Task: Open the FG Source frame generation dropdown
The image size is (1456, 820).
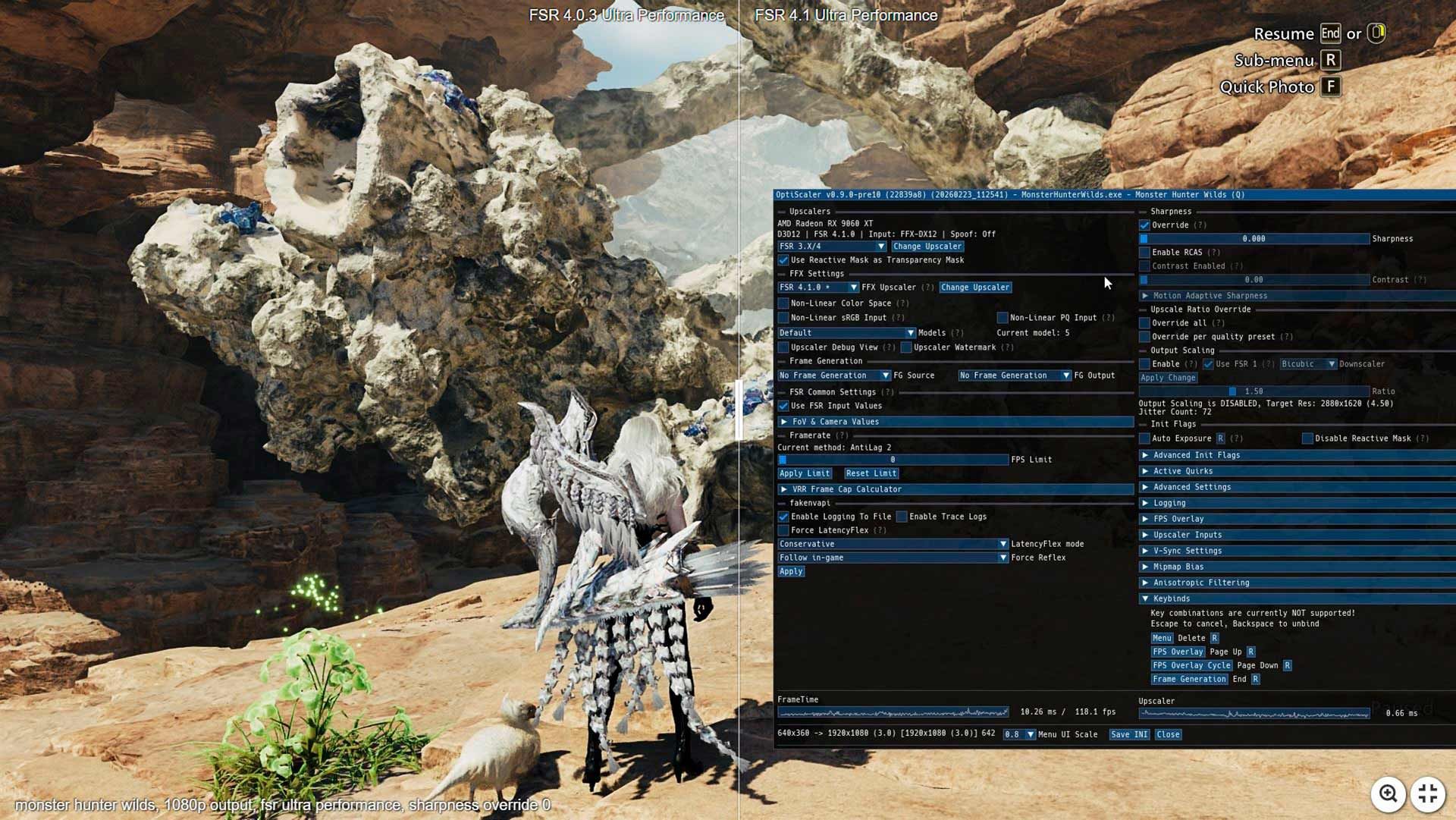Action: (x=831, y=375)
